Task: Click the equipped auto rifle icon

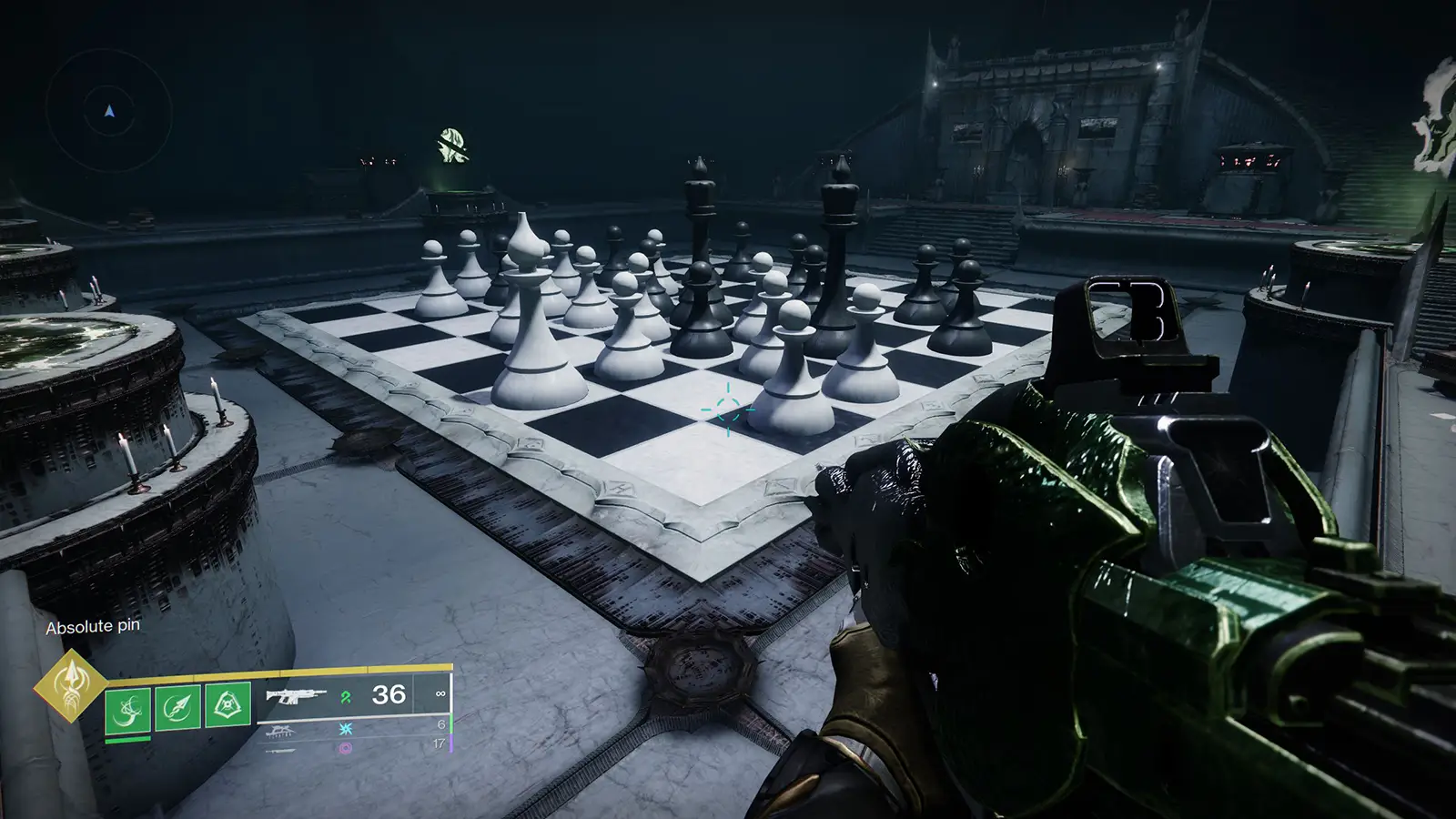Action: (296, 697)
